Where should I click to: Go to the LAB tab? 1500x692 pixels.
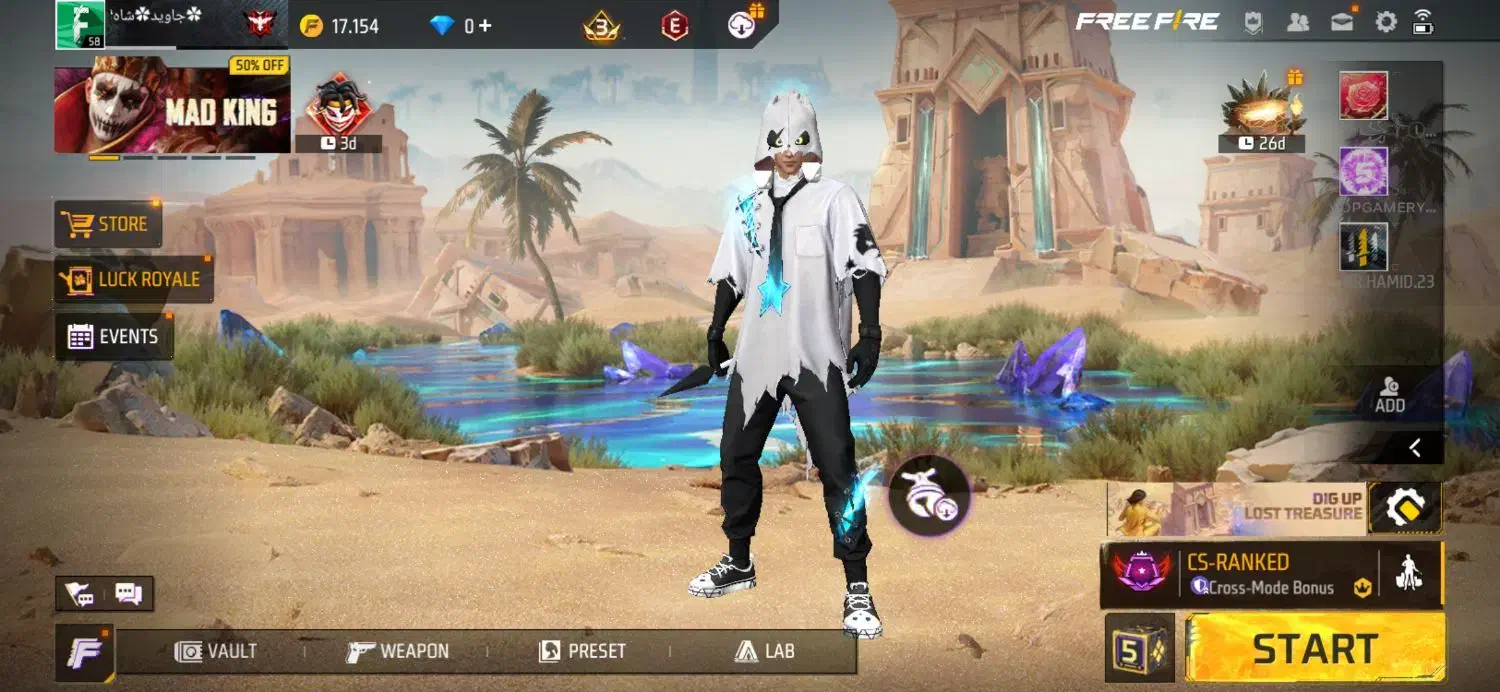pyautogui.click(x=765, y=652)
